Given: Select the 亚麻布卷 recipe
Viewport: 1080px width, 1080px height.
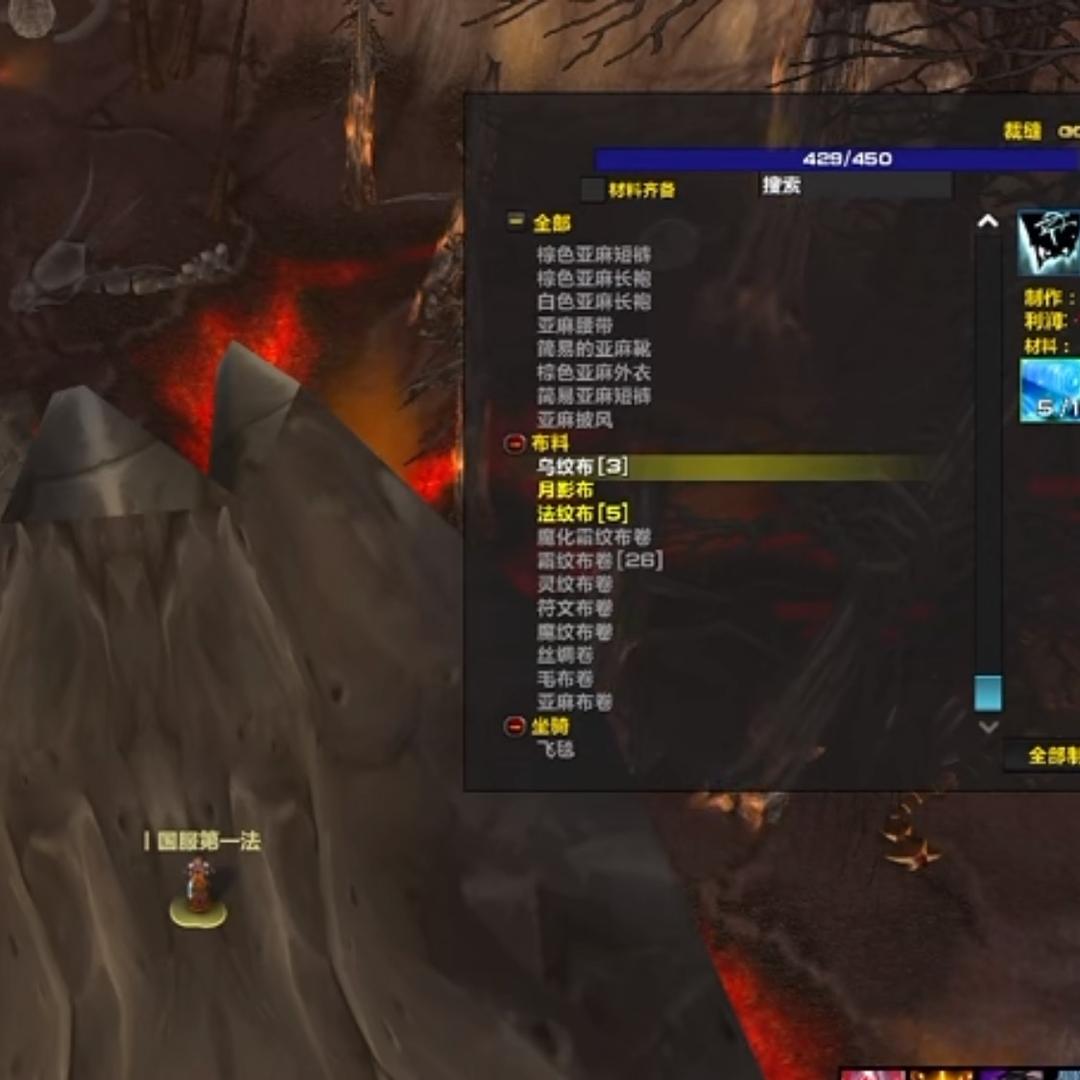Looking at the screenshot, I should coord(575,702).
